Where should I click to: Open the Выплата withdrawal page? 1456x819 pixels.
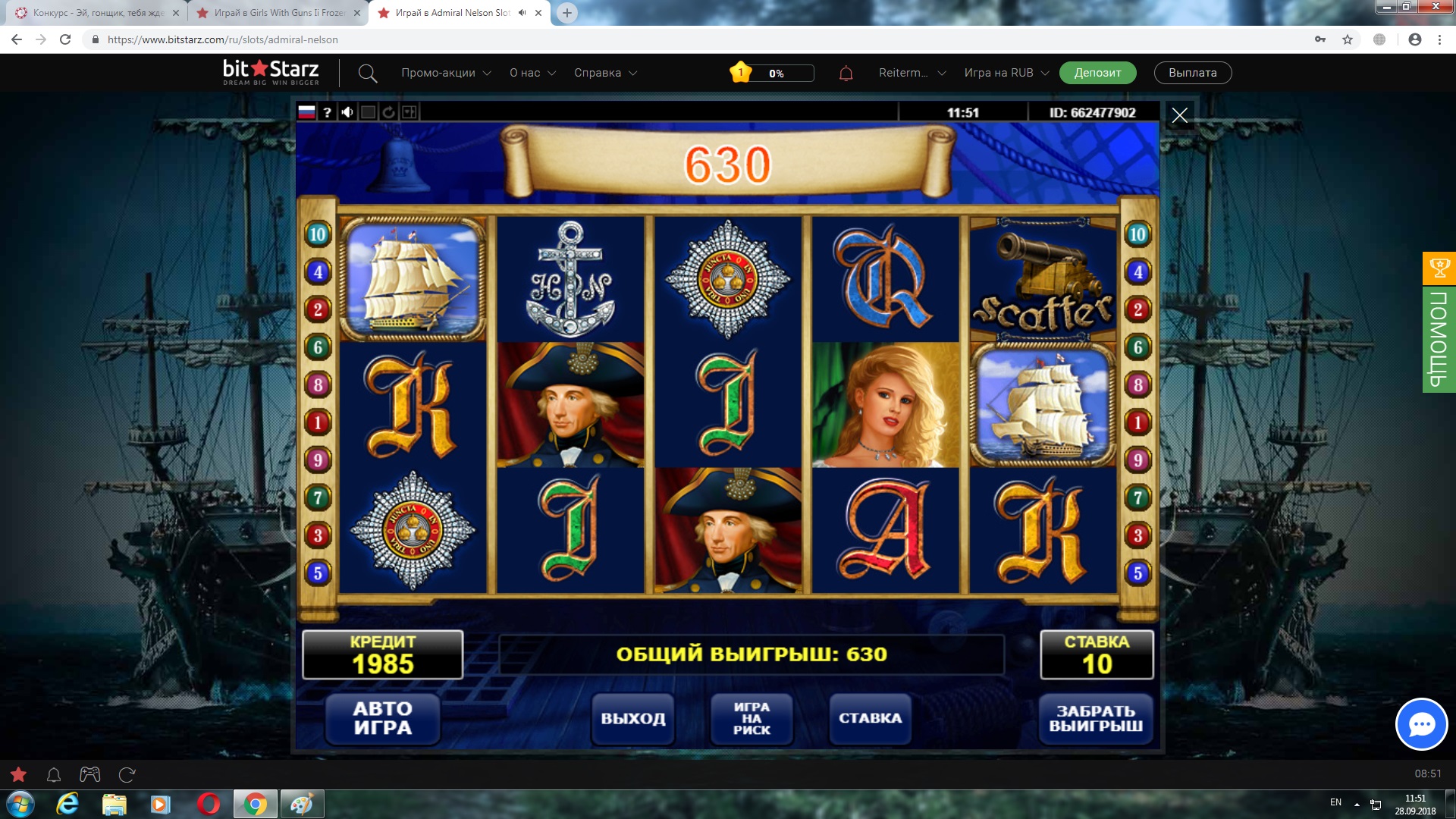(1192, 73)
